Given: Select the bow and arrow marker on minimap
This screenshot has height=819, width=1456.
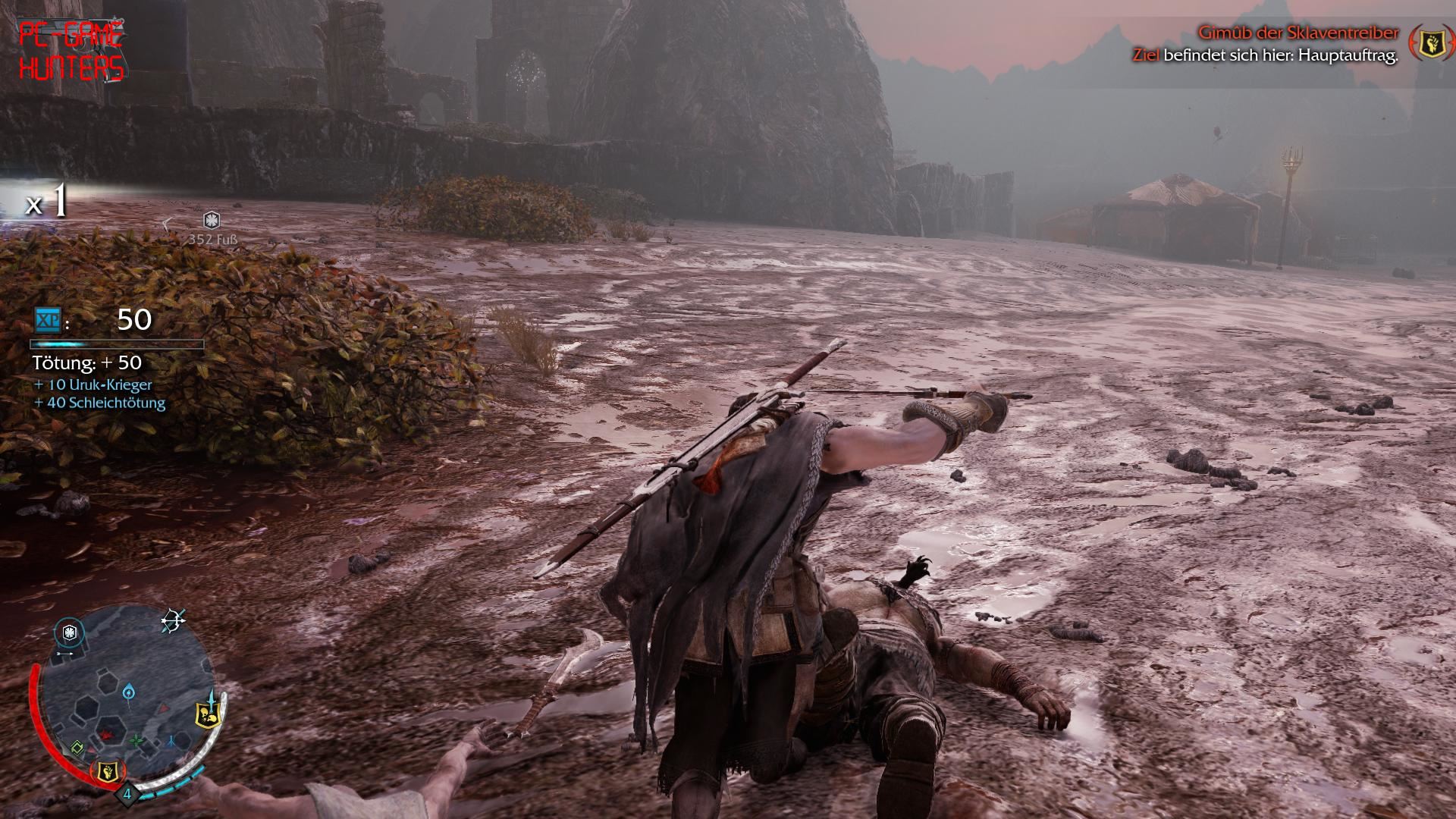Looking at the screenshot, I should tap(173, 622).
